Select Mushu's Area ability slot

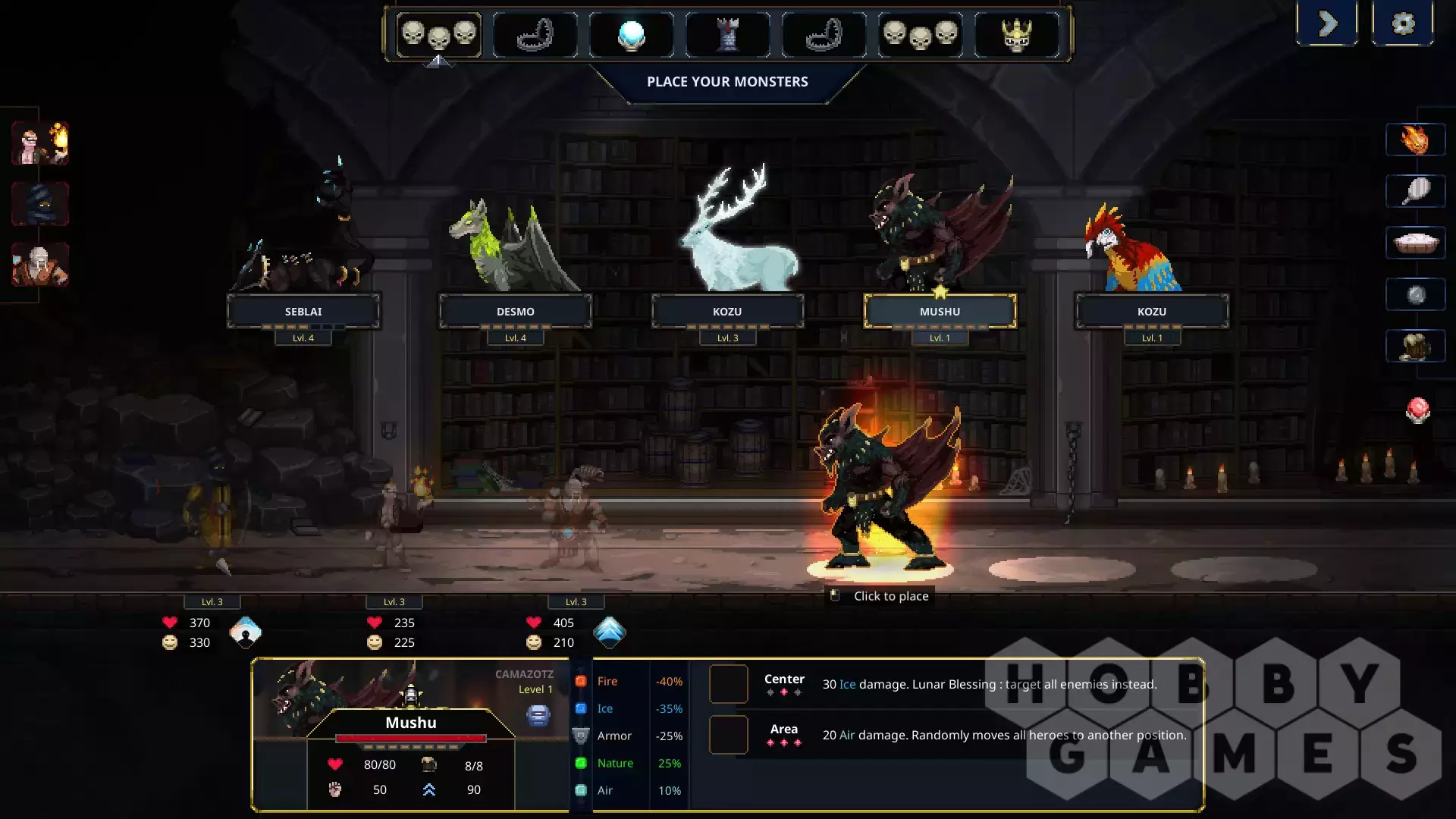pos(729,735)
